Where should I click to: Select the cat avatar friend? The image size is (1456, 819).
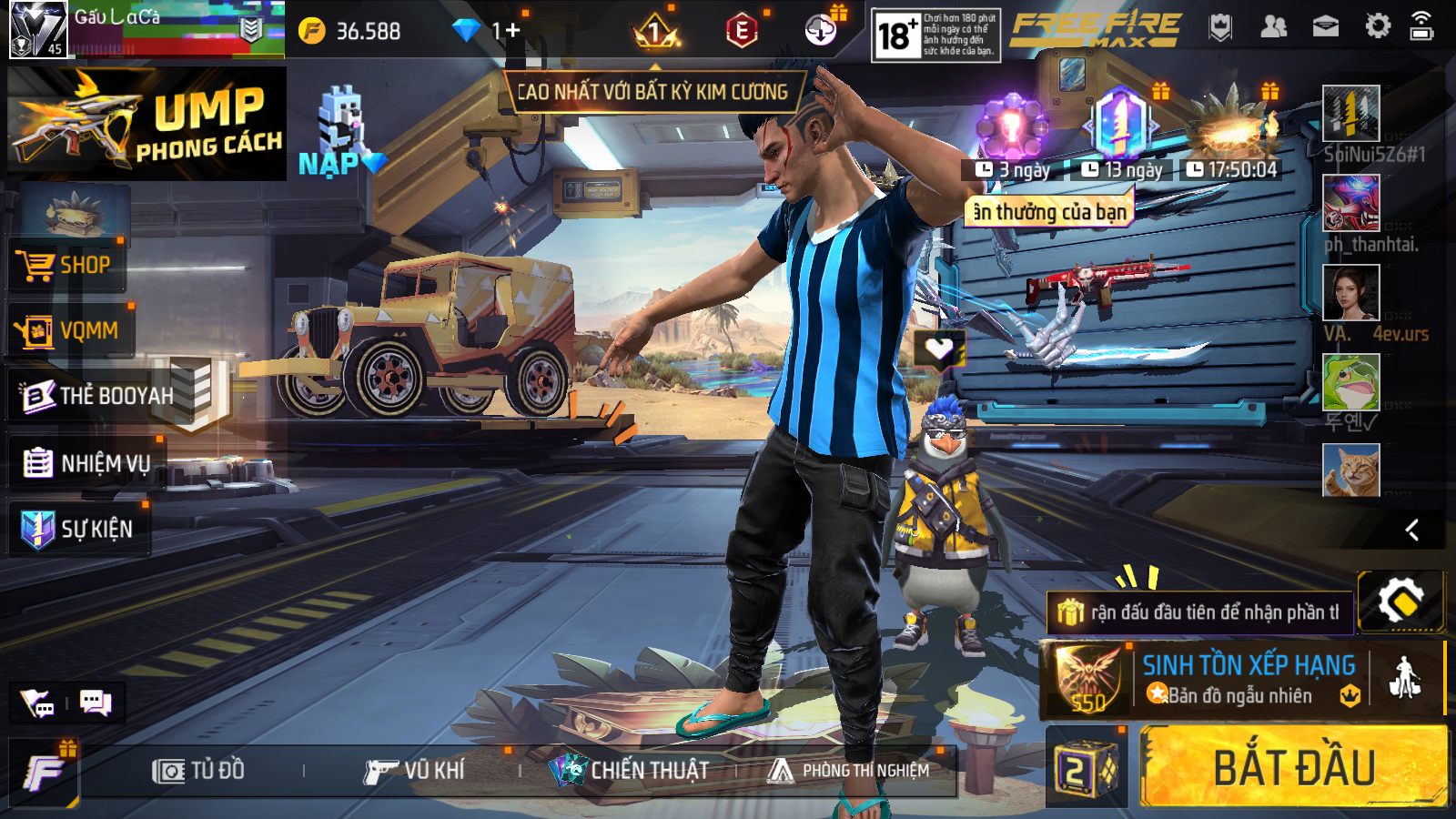pos(1350,470)
